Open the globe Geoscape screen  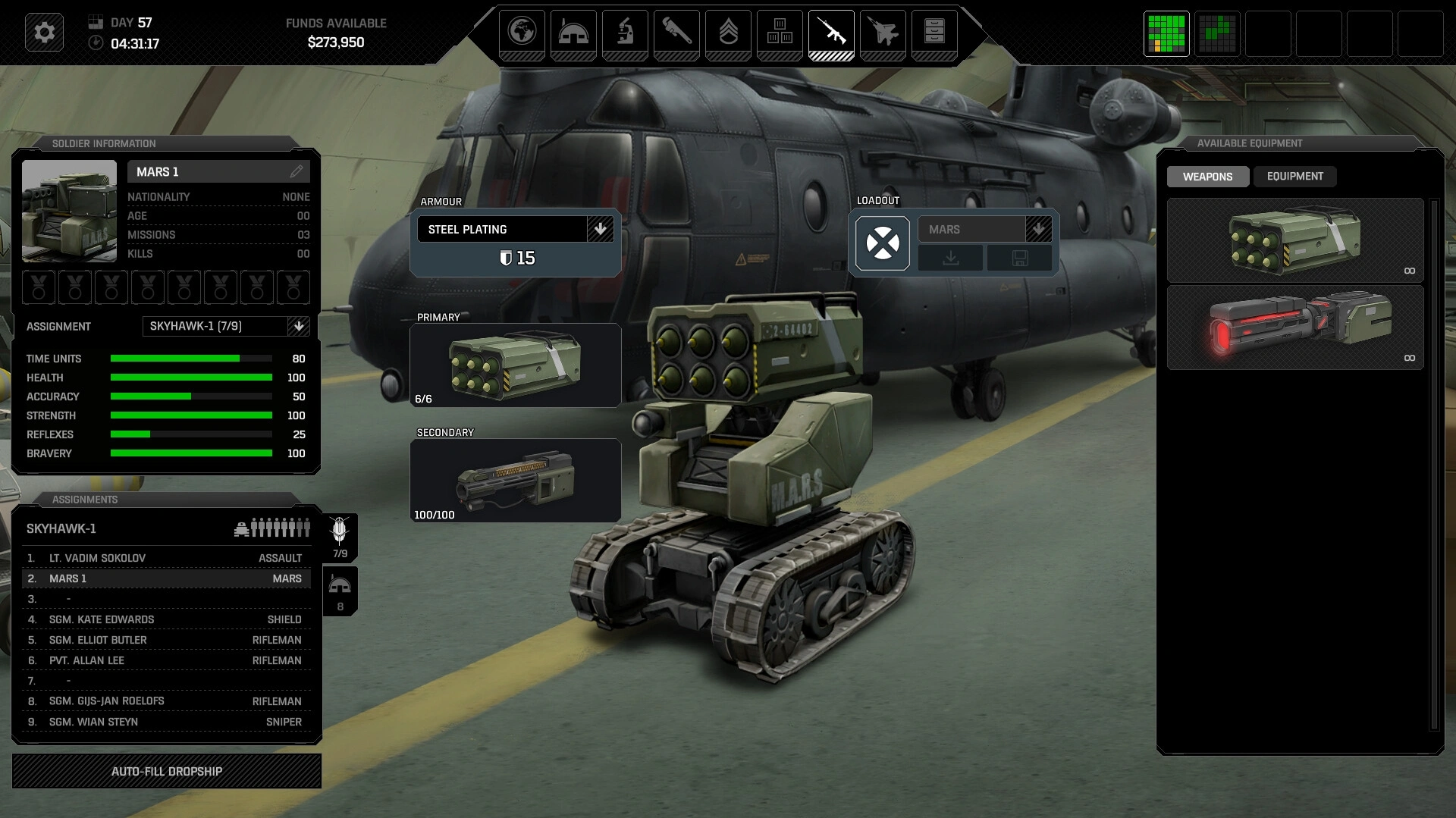pos(522,33)
